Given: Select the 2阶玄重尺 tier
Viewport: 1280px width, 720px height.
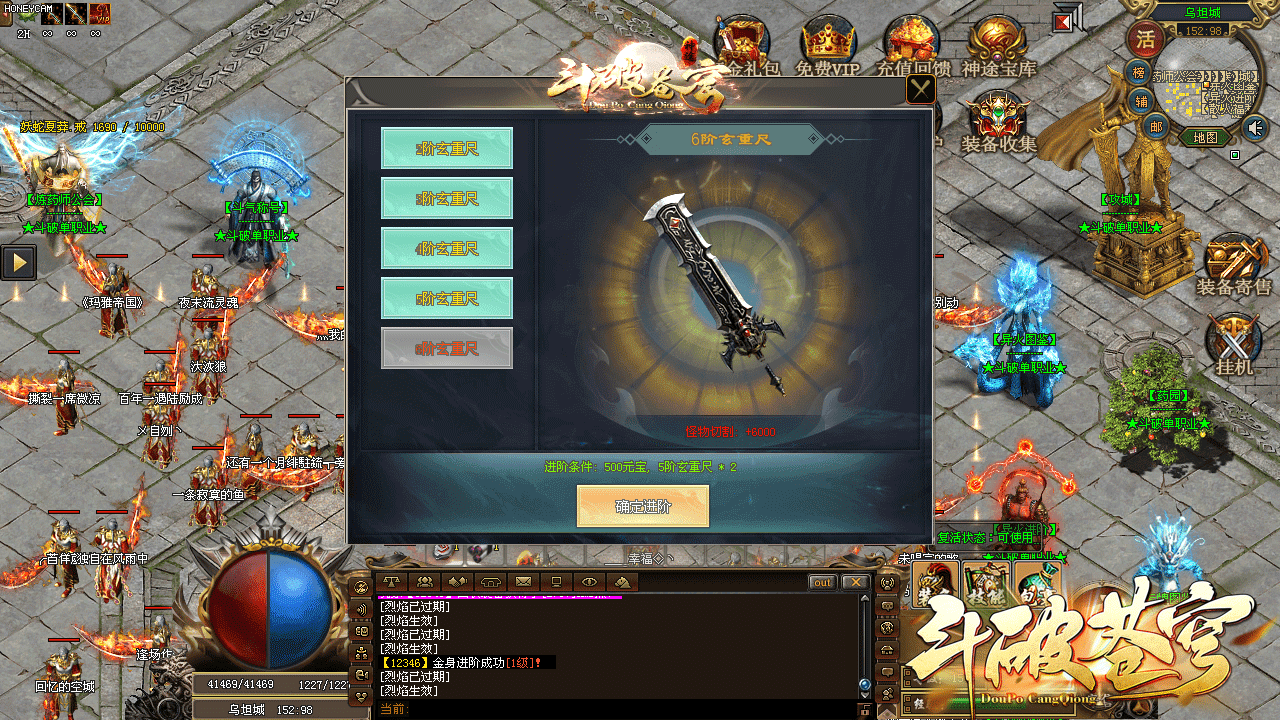Looking at the screenshot, I should click(447, 148).
